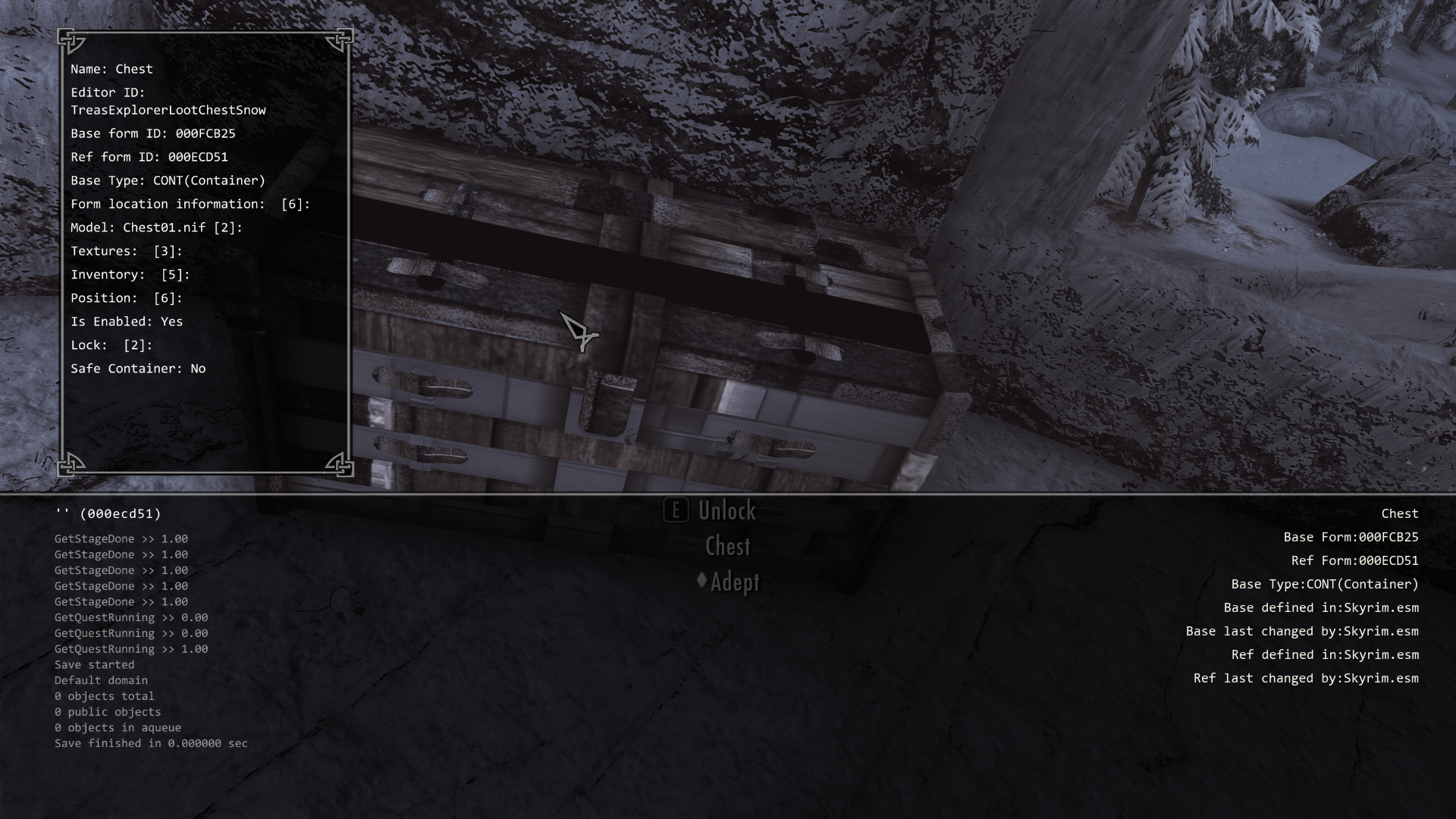Viewport: 1456px width, 819px height.
Task: Click the Base defined in:Skyrim.esm entry
Action: tap(1322, 607)
